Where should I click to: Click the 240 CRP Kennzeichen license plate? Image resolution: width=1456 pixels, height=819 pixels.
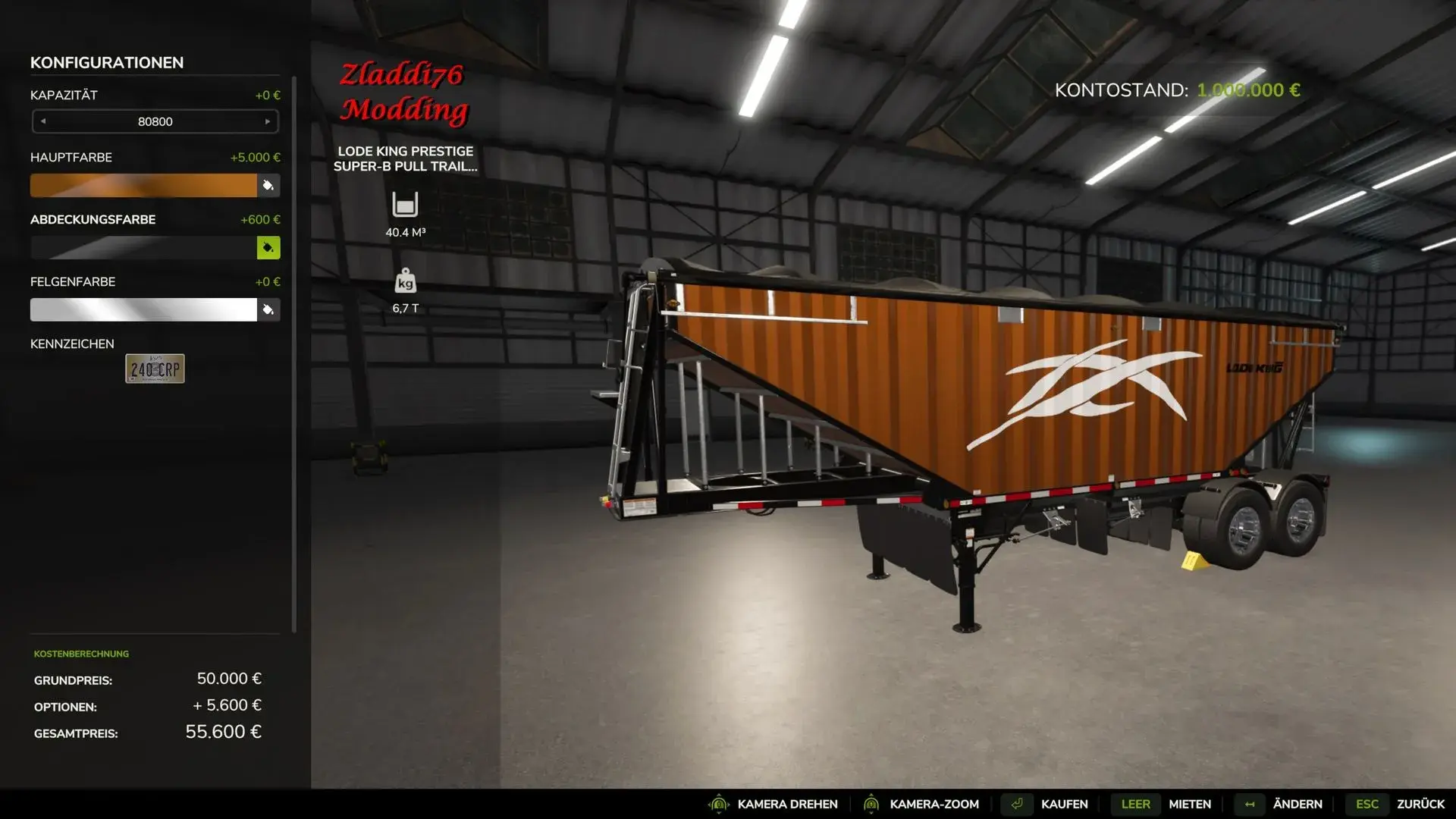tap(154, 369)
